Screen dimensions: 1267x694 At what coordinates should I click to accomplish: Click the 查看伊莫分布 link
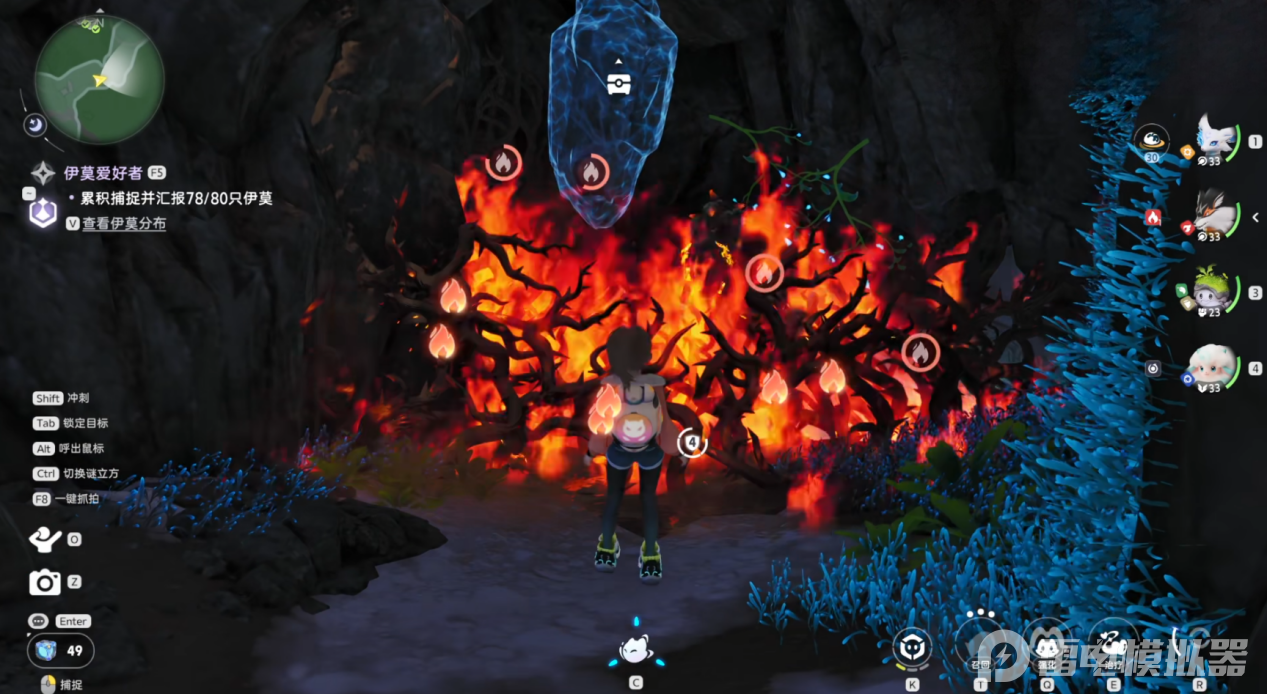124,224
